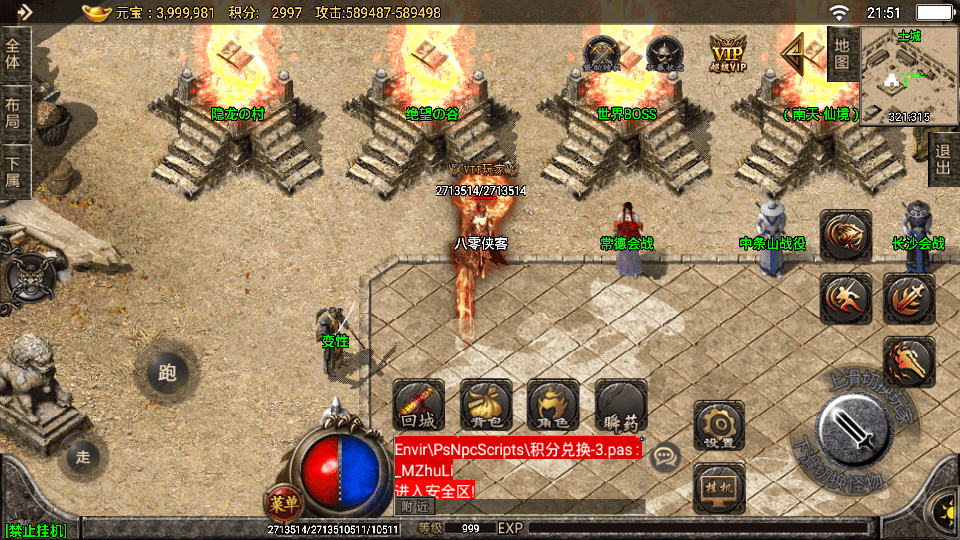Open the chat speech bubble icon
Screen dimensions: 960x540
(x=662, y=458)
